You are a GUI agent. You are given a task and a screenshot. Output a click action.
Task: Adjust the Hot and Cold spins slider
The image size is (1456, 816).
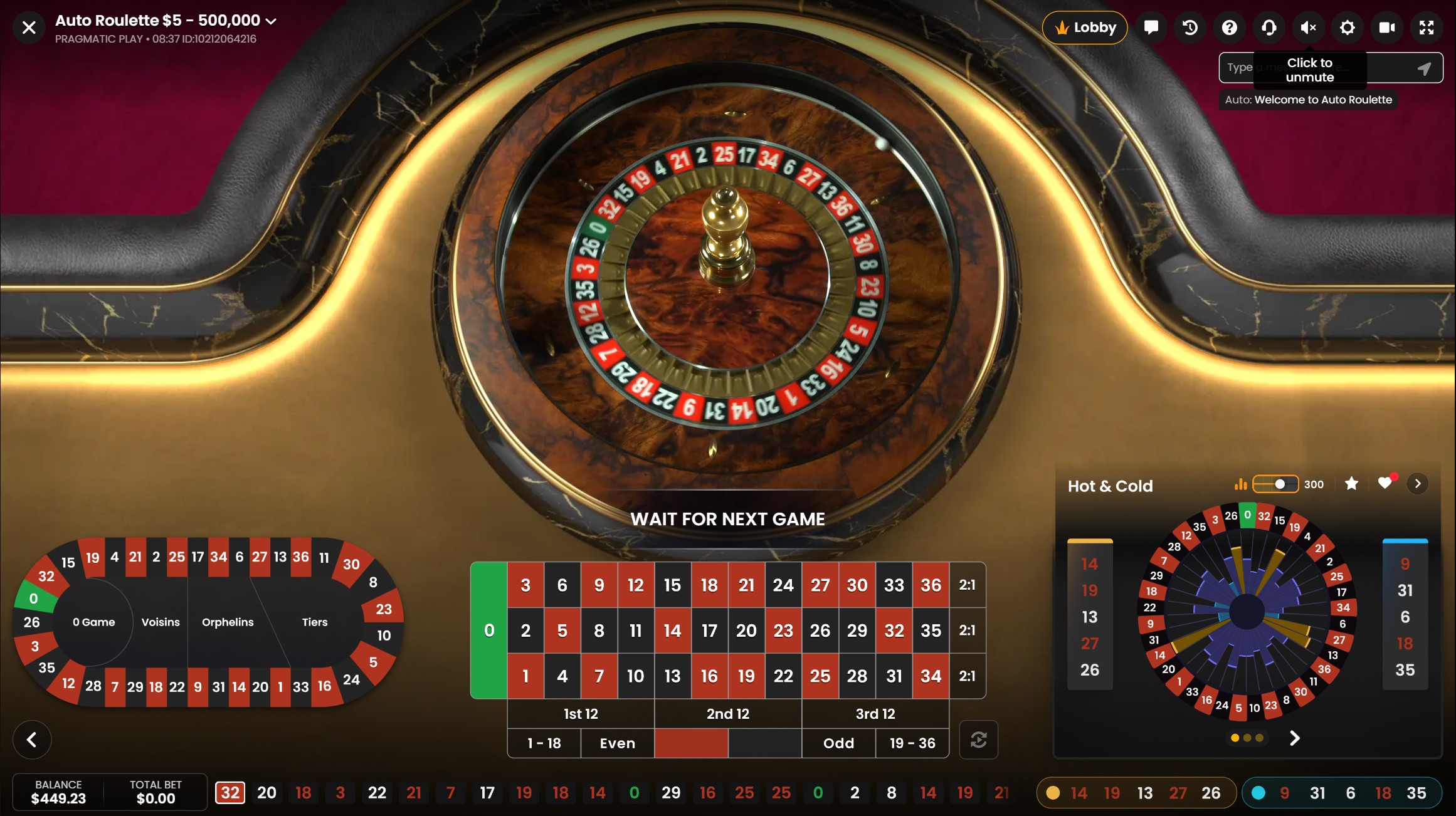point(1280,484)
